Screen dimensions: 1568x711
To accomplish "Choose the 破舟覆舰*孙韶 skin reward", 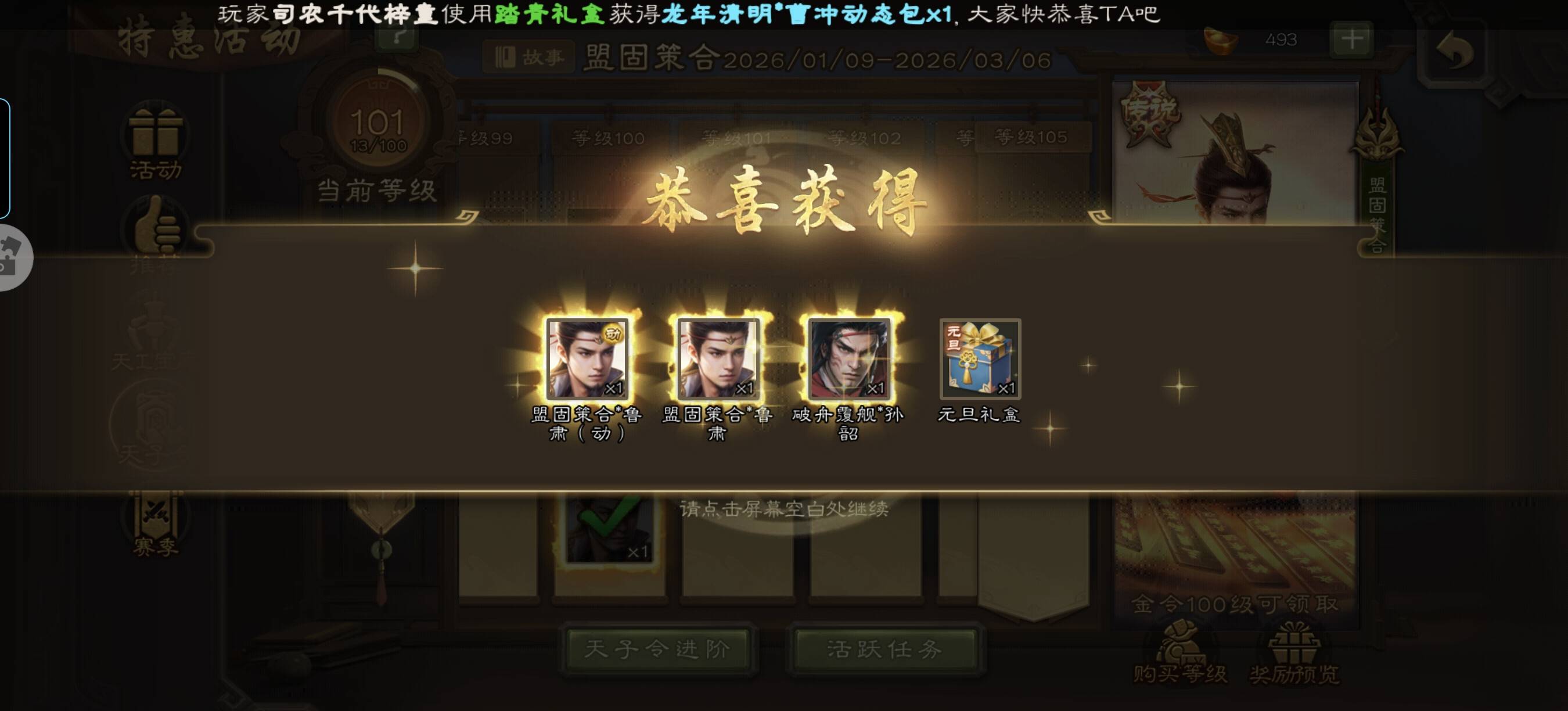I will [x=849, y=358].
